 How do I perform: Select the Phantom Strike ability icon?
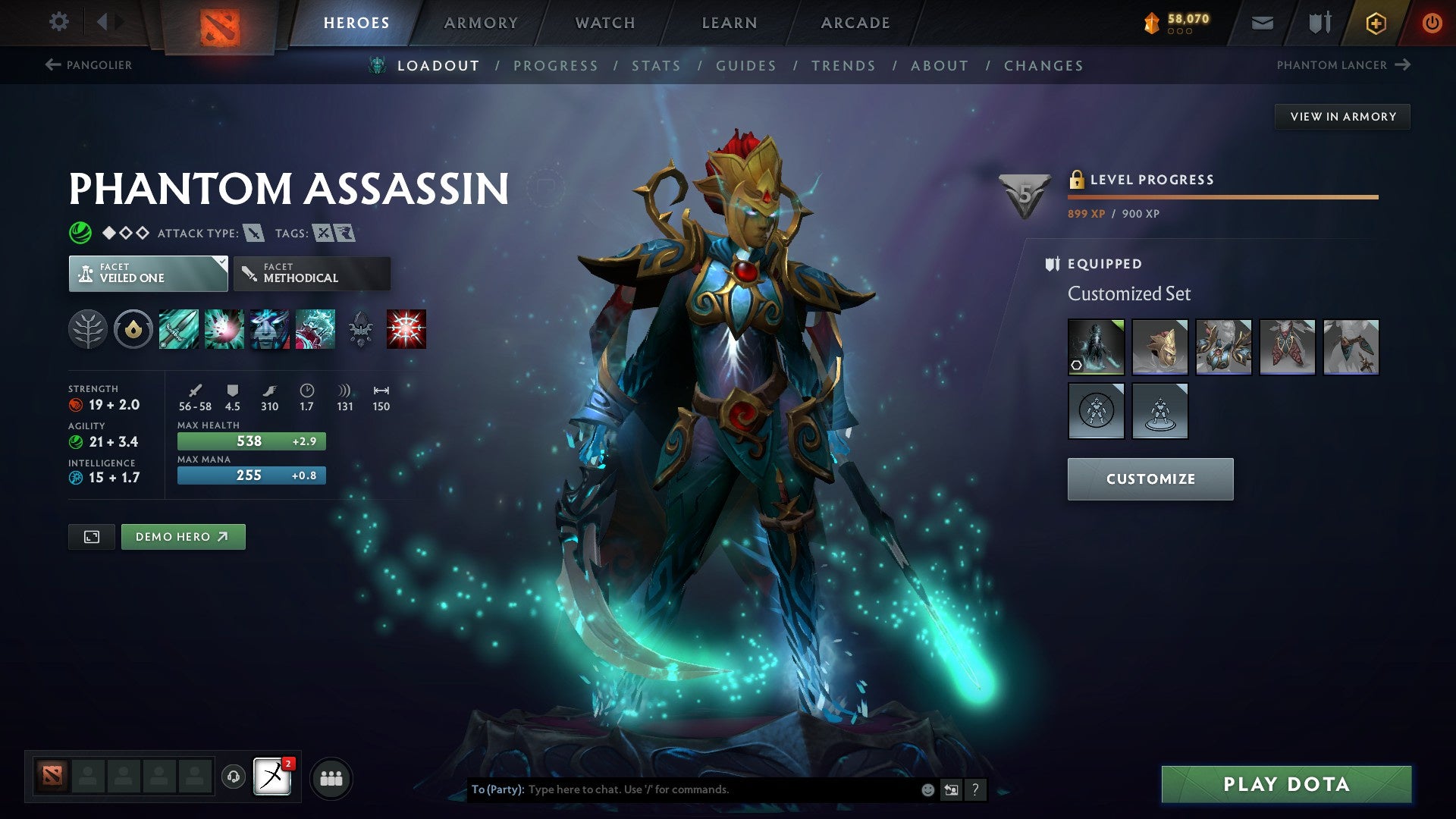pos(224,328)
